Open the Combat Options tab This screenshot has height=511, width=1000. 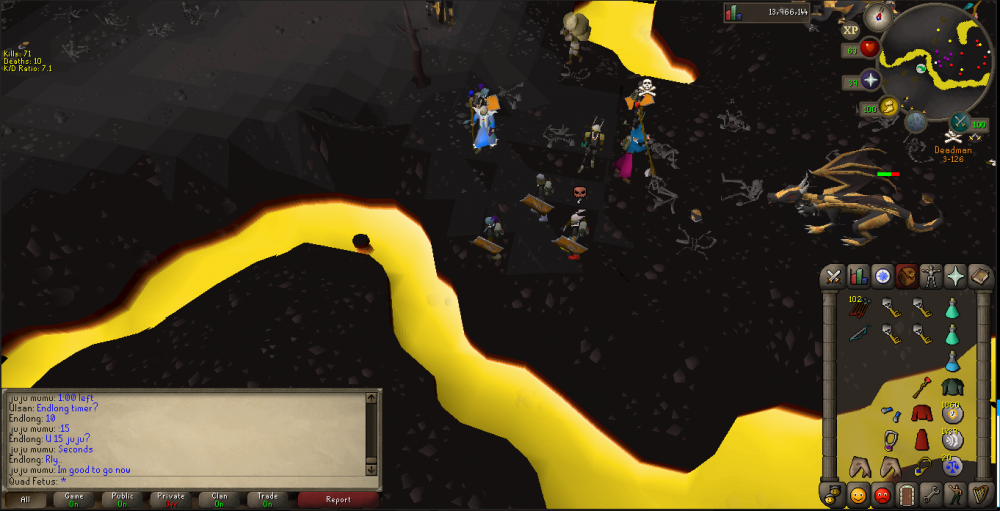[x=832, y=276]
